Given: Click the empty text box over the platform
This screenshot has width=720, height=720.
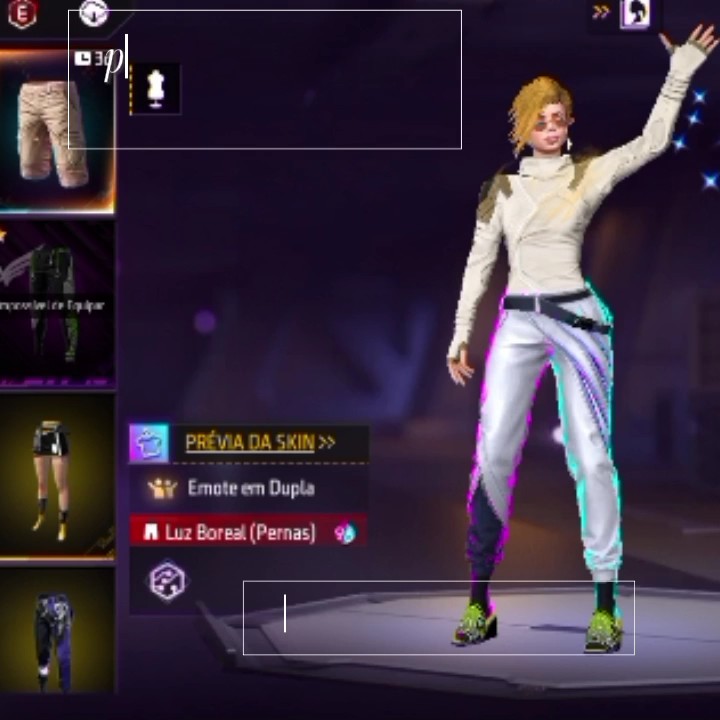Looking at the screenshot, I should [x=438, y=618].
